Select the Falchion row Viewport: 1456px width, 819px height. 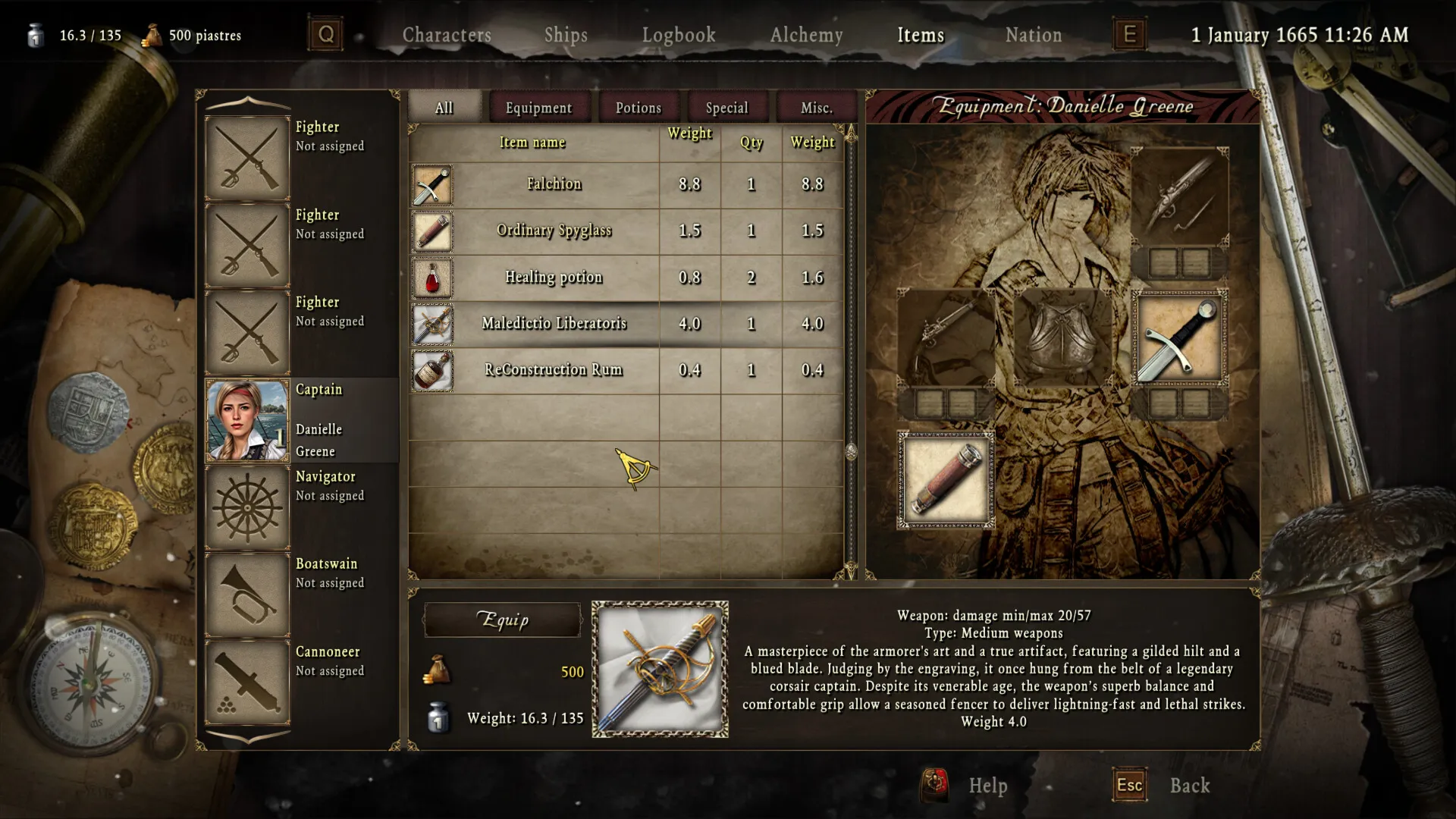[x=554, y=184]
